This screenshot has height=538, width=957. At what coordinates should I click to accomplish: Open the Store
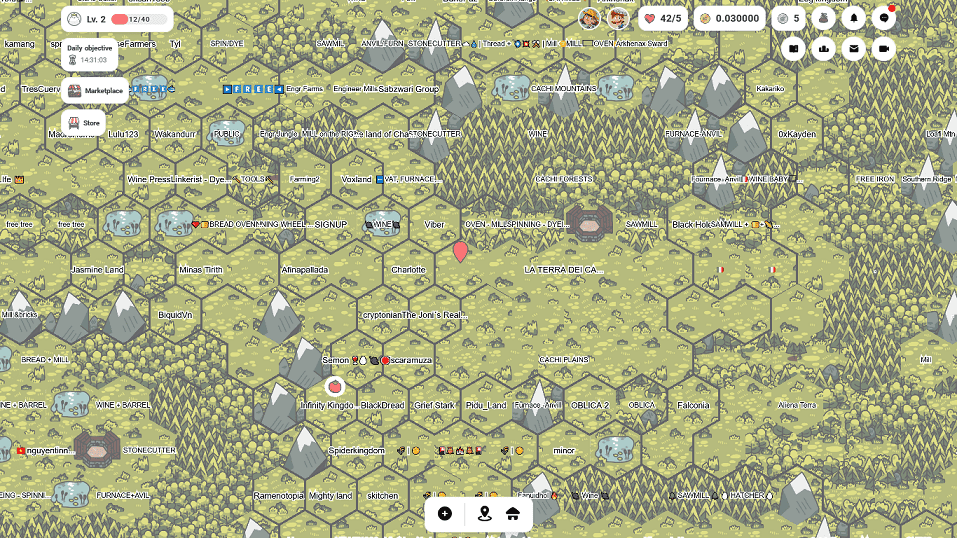84,122
